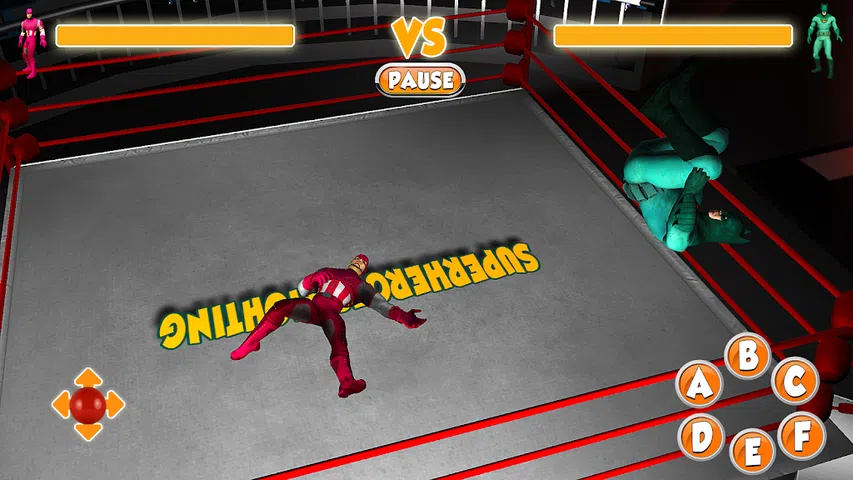Screen dimensions: 853x480
Task: Pause the fight with the PAUSE button
Action: coord(420,79)
